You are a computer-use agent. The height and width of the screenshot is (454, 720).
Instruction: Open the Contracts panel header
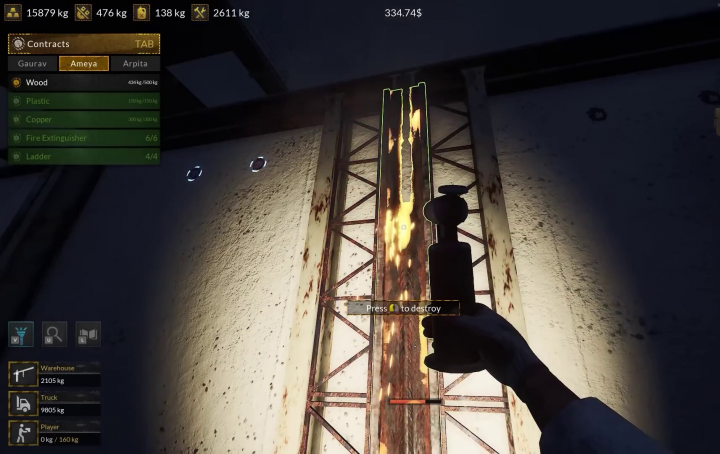pyautogui.click(x=84, y=44)
